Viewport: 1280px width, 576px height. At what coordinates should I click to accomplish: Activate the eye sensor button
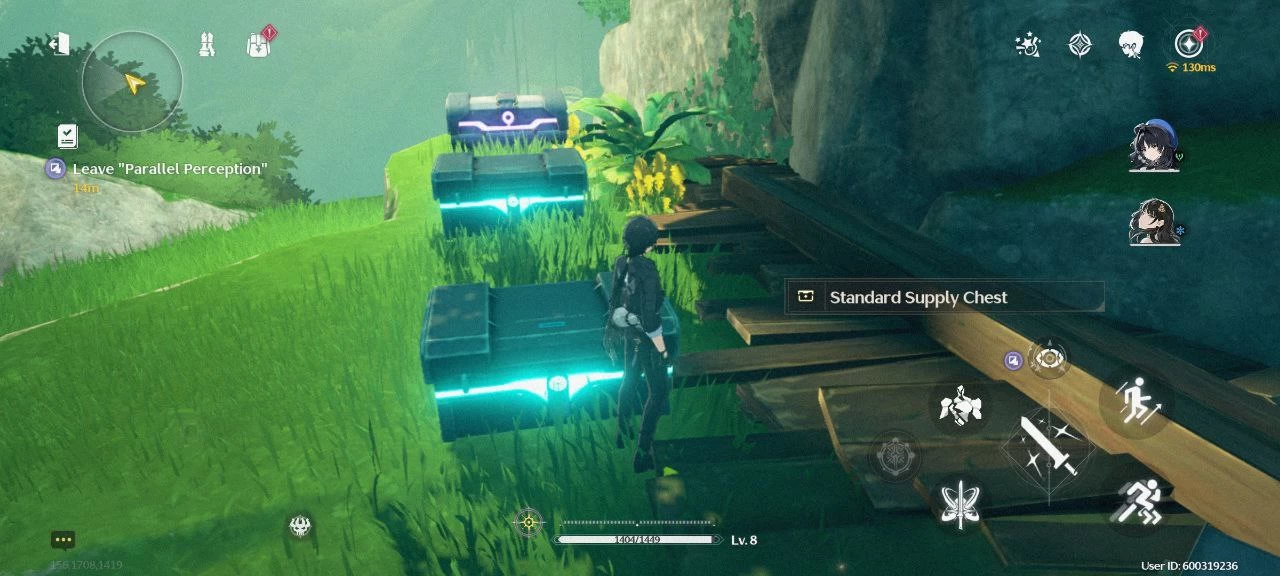1048,358
